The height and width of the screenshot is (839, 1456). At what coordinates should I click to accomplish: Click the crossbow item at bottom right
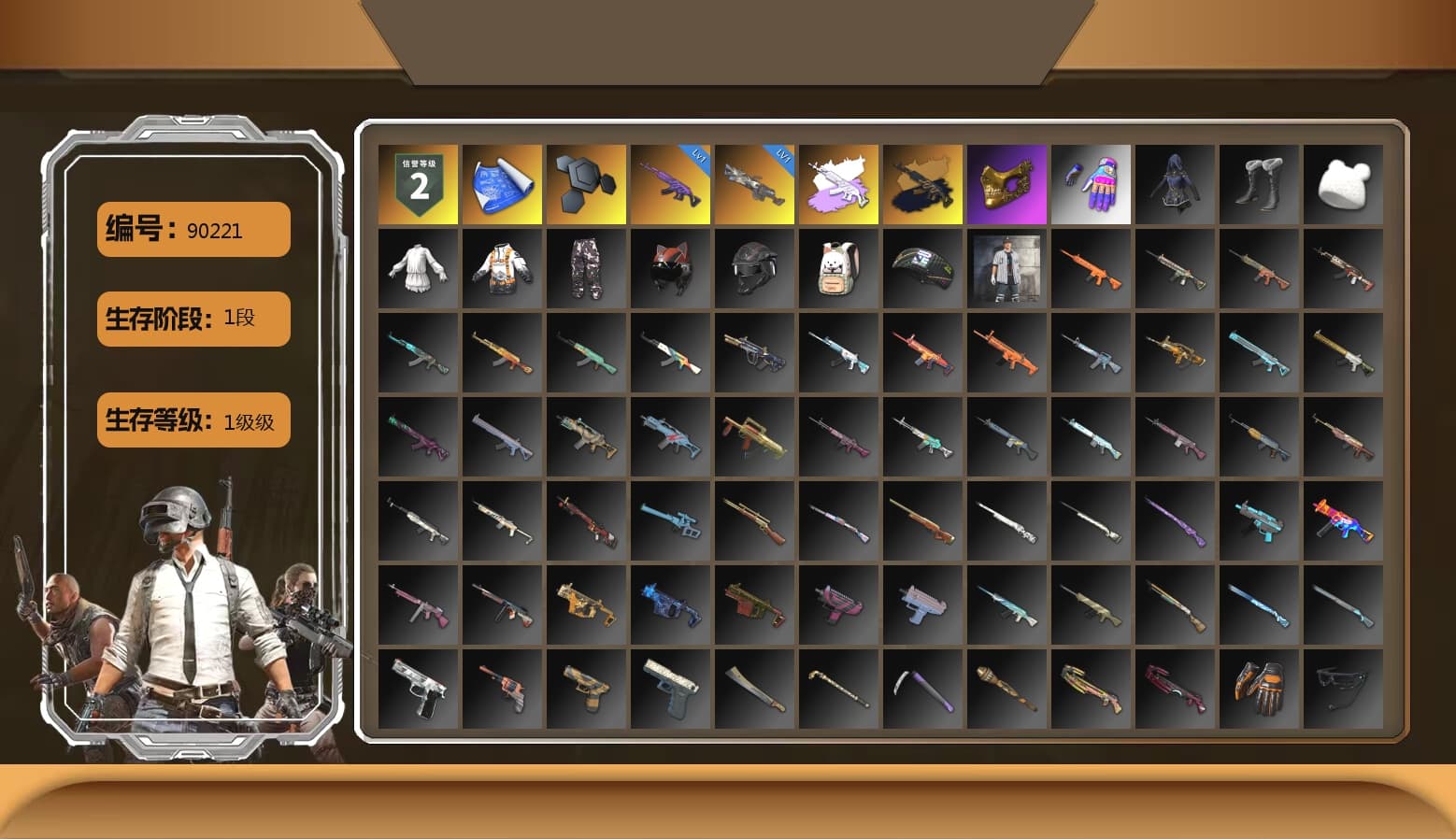1344,688
